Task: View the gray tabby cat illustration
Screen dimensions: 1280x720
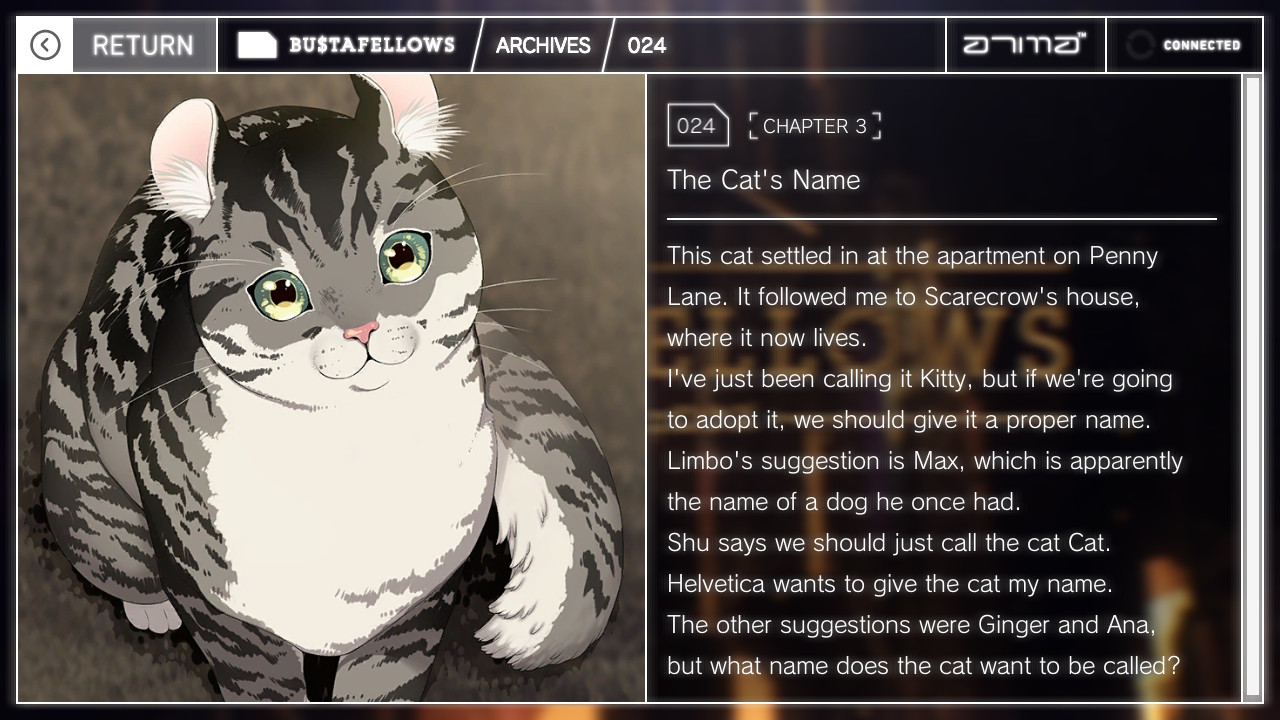Action: click(331, 387)
